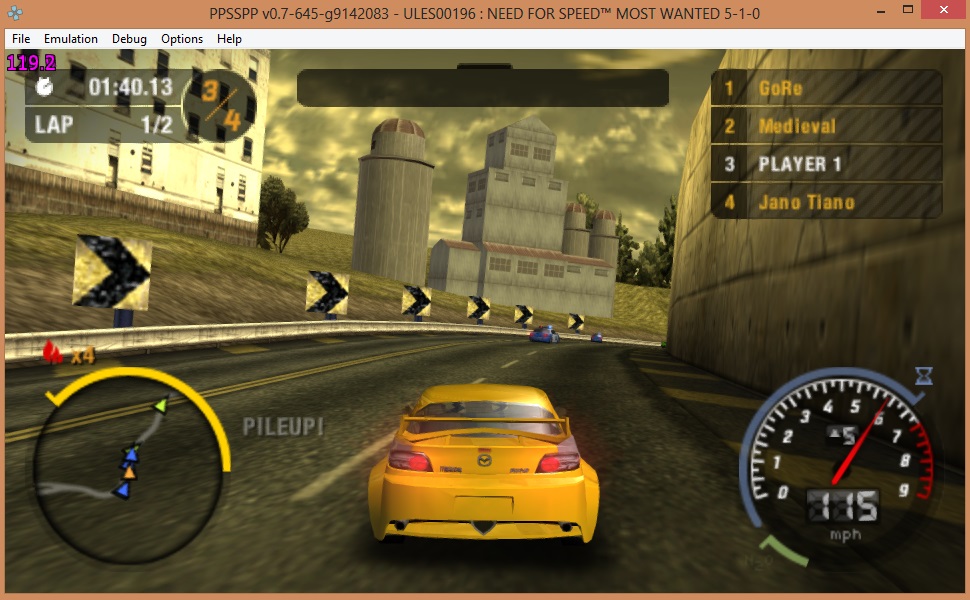
Task: Open the Options menu
Action: [x=182, y=39]
